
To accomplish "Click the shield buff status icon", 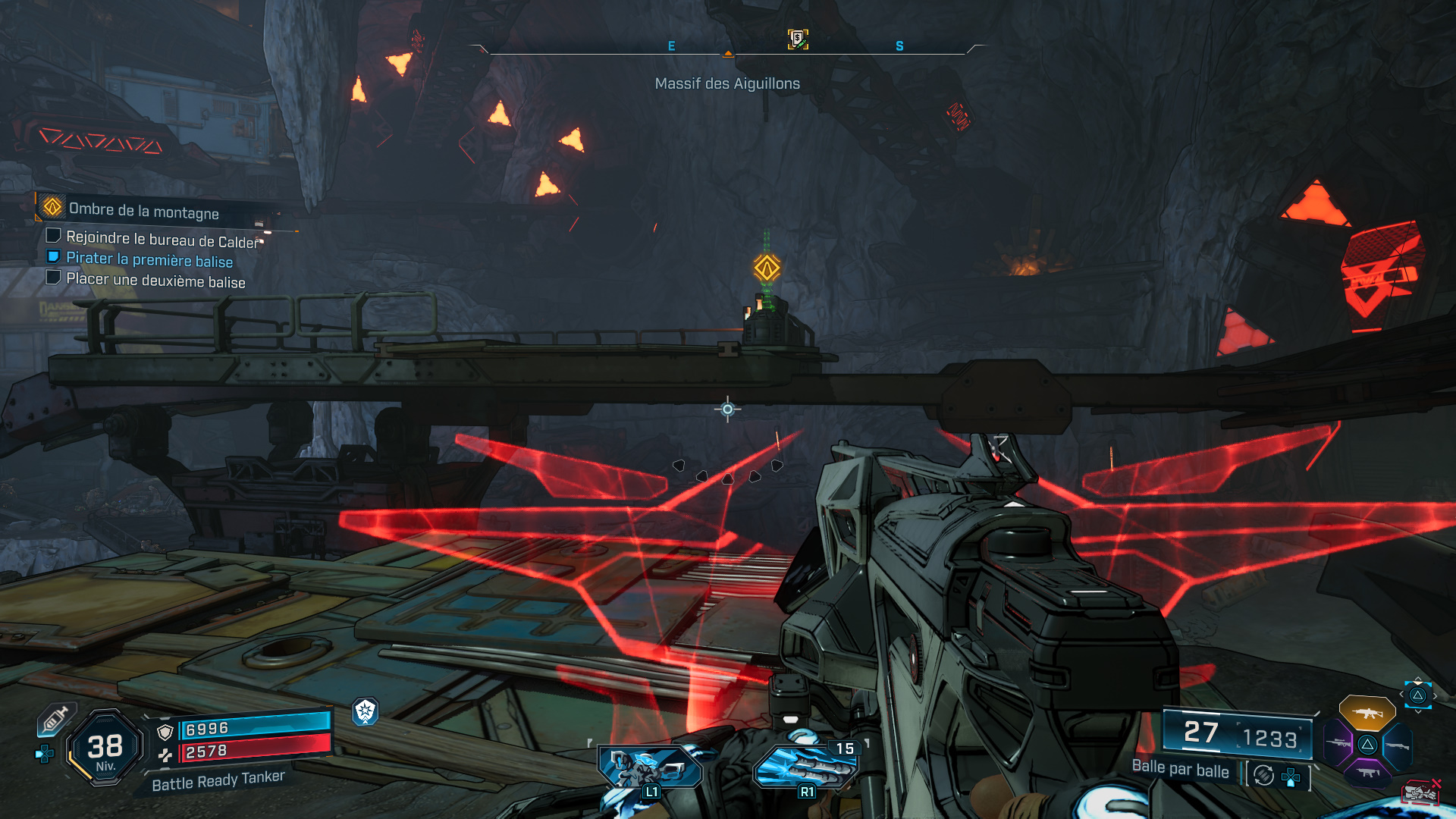I will click(366, 711).
